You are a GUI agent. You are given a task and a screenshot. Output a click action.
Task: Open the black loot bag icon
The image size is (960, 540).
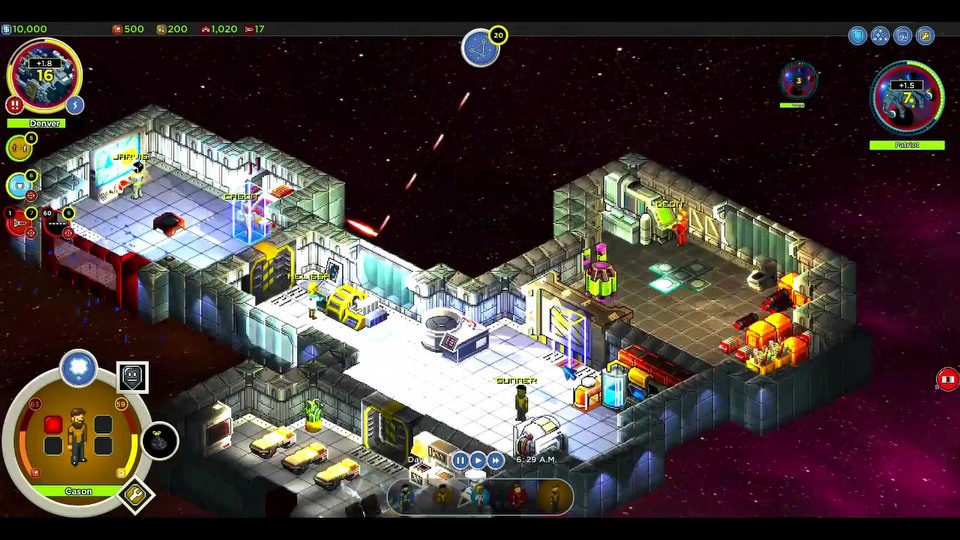tap(160, 441)
